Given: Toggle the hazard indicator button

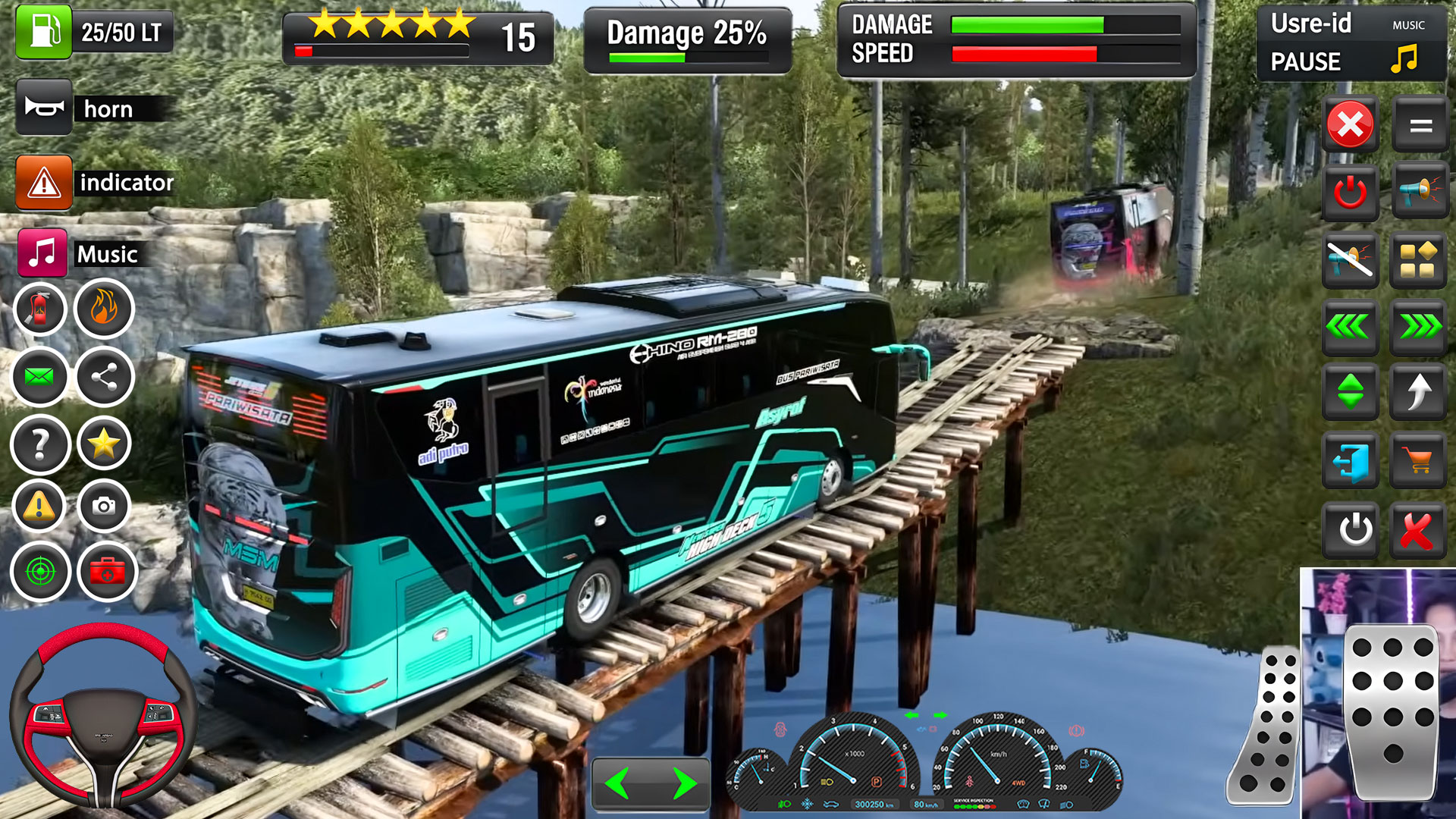Looking at the screenshot, I should coord(44,183).
